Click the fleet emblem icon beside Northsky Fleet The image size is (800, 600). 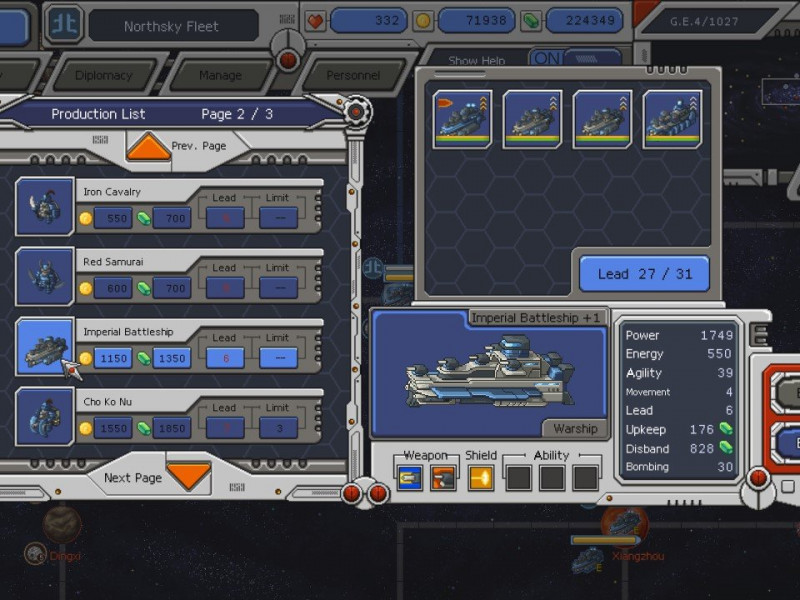65,26
